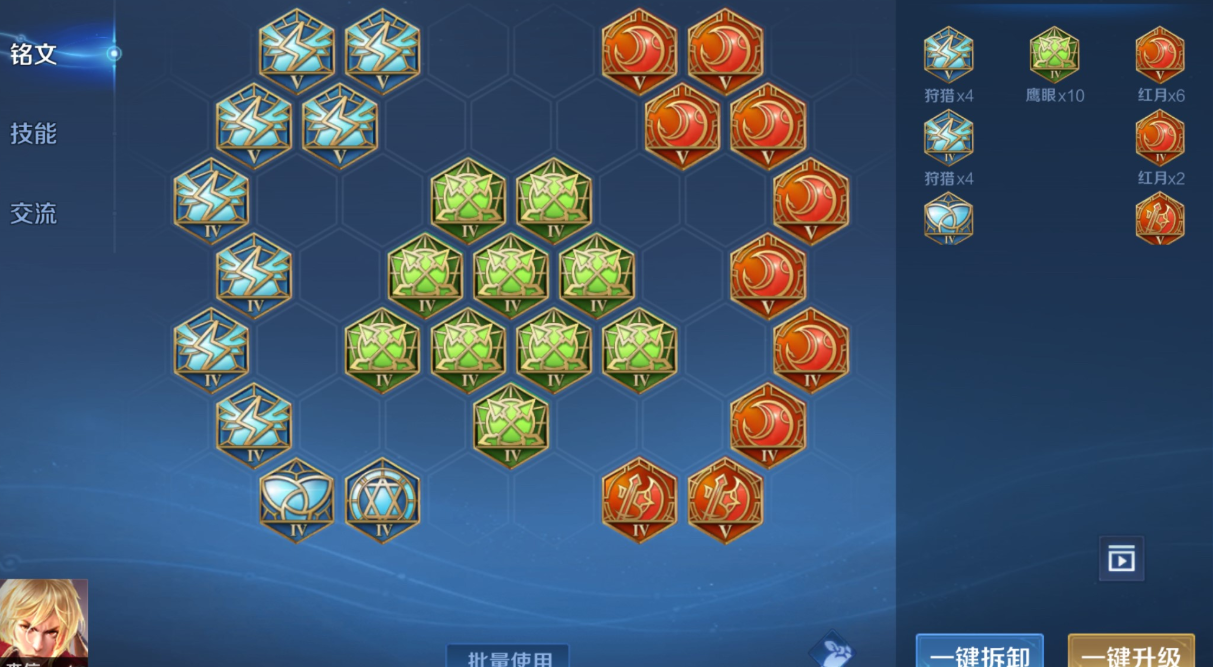The width and height of the screenshot is (1213, 667).
Task: Tap the orange axe rune in list
Action: click(x=1160, y=219)
